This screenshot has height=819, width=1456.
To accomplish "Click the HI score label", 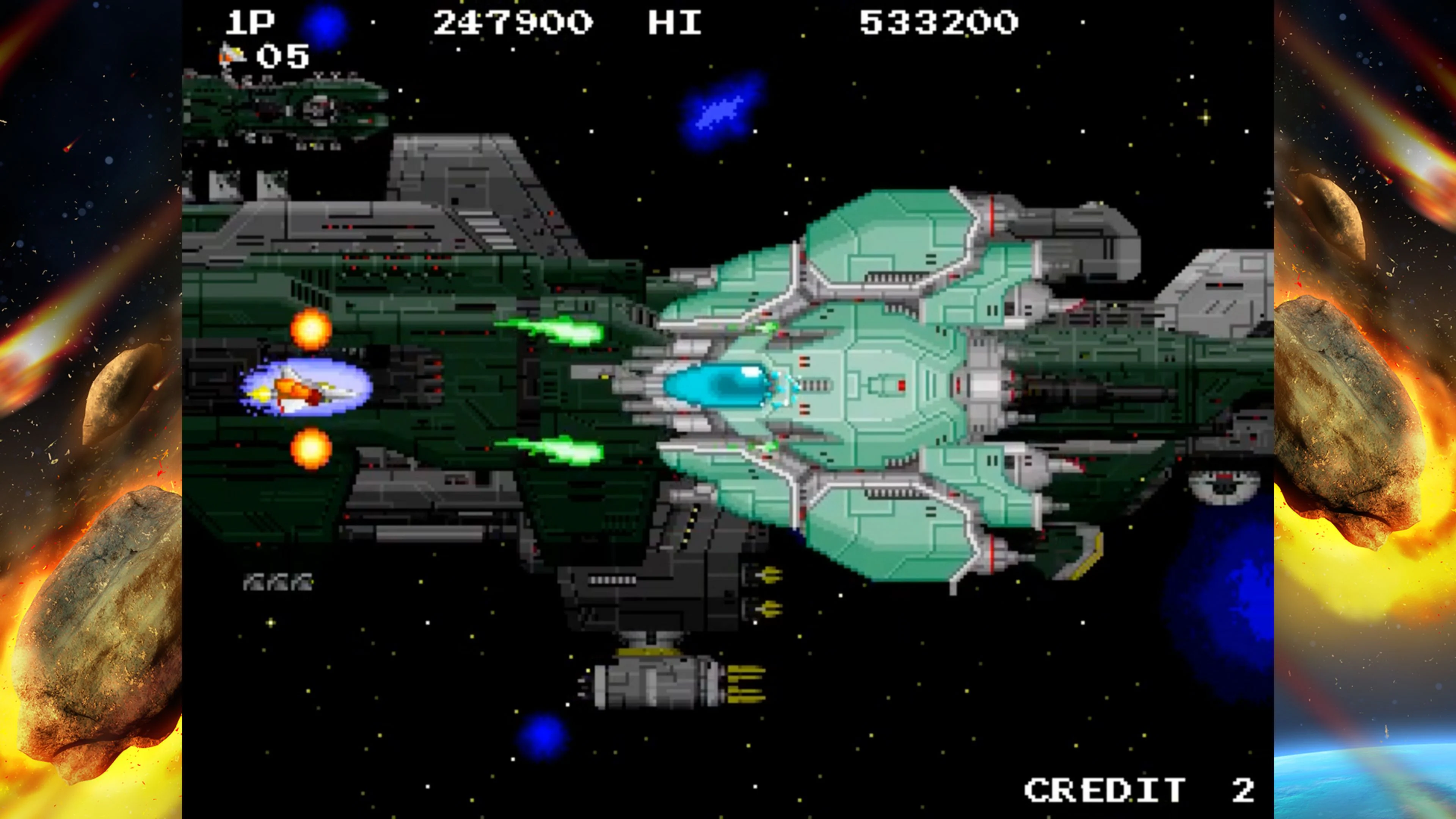I will 675,22.
